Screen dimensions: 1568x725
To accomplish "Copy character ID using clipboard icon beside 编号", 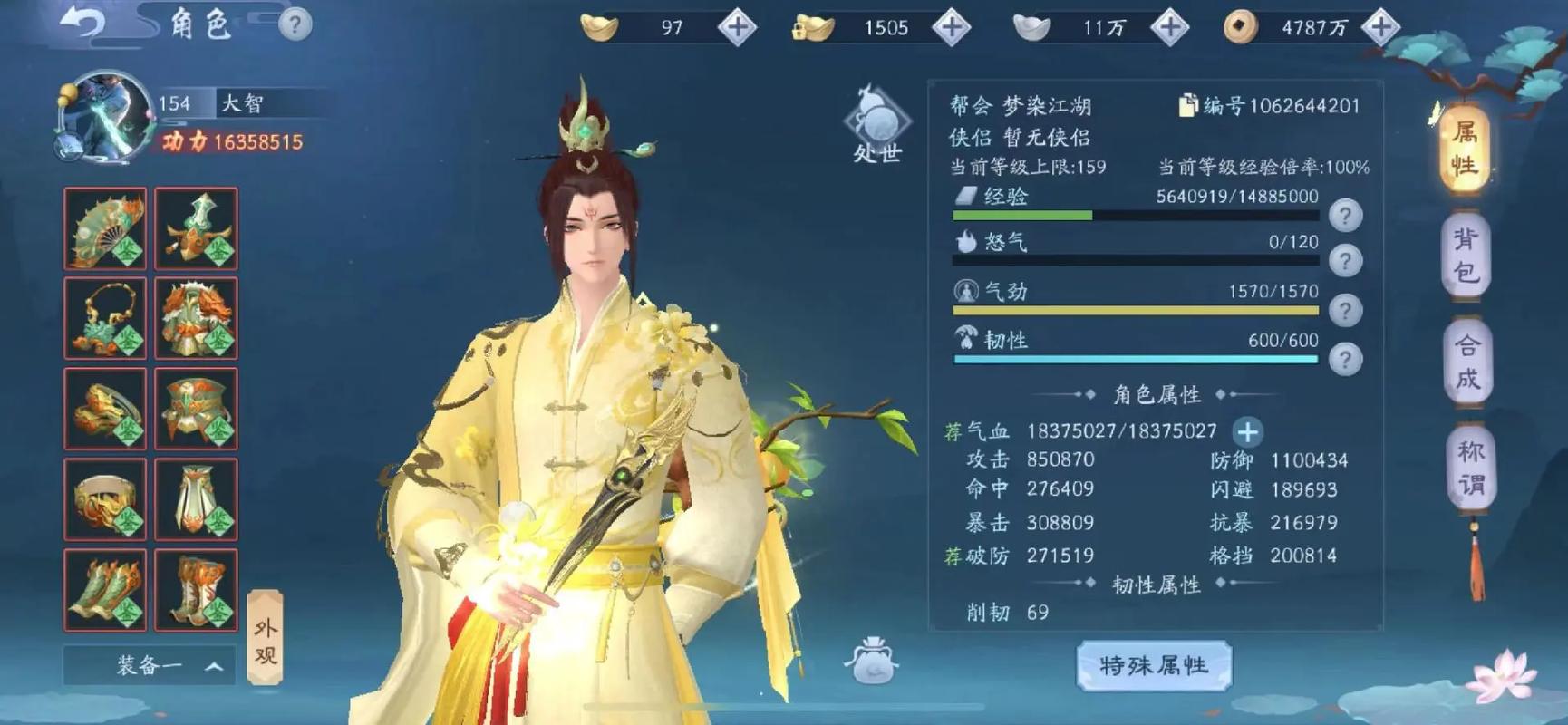I will [x=1189, y=106].
